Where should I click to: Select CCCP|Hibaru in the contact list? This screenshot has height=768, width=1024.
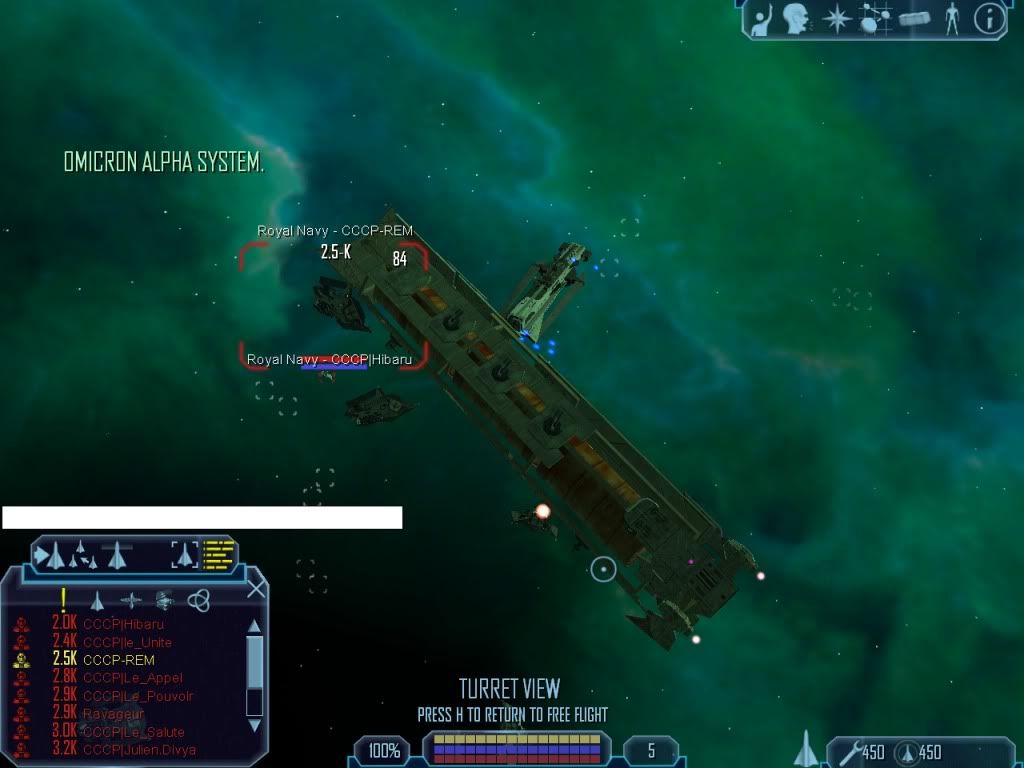tap(123, 624)
